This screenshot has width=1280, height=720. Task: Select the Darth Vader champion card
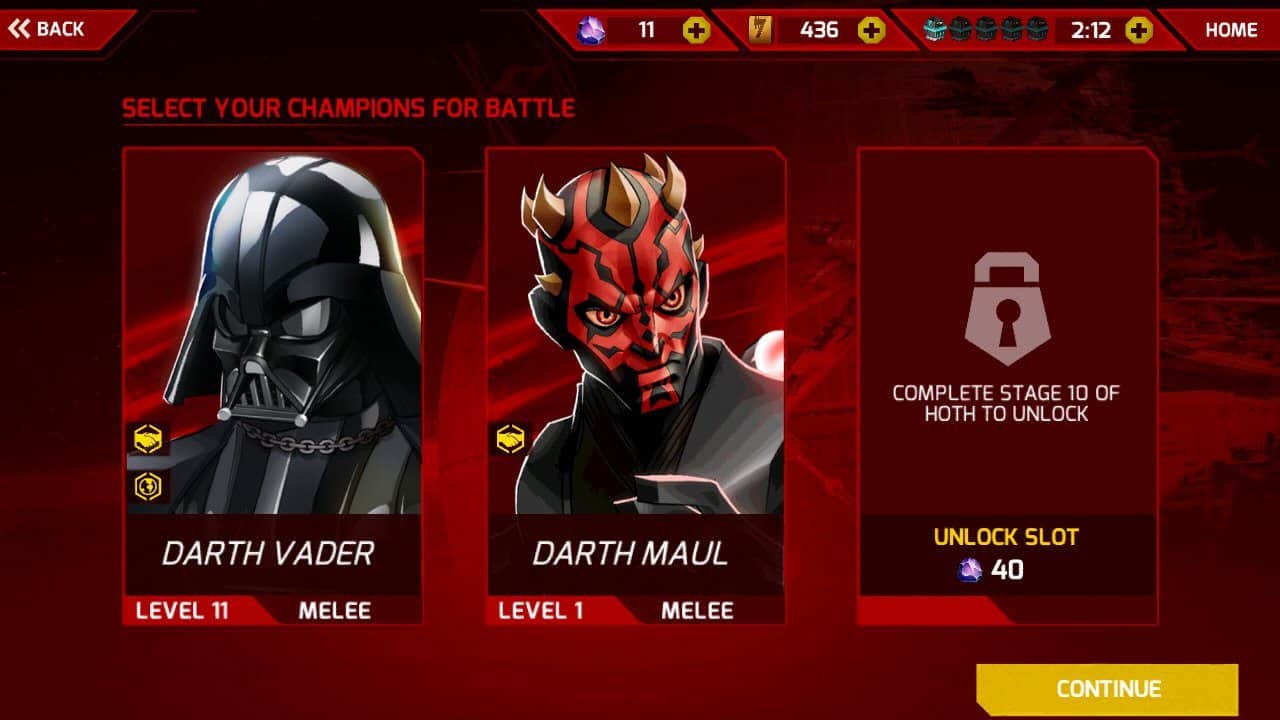click(x=272, y=385)
